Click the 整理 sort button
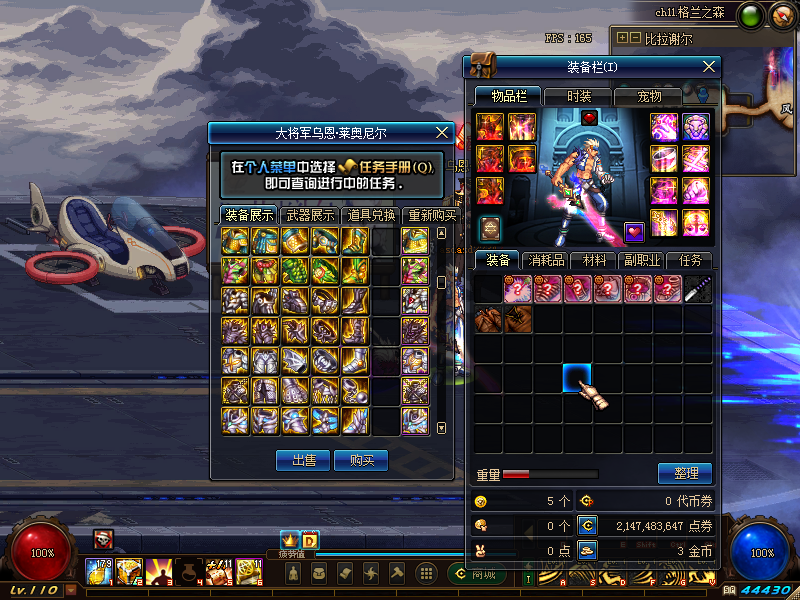The width and height of the screenshot is (800, 600). 685,473
